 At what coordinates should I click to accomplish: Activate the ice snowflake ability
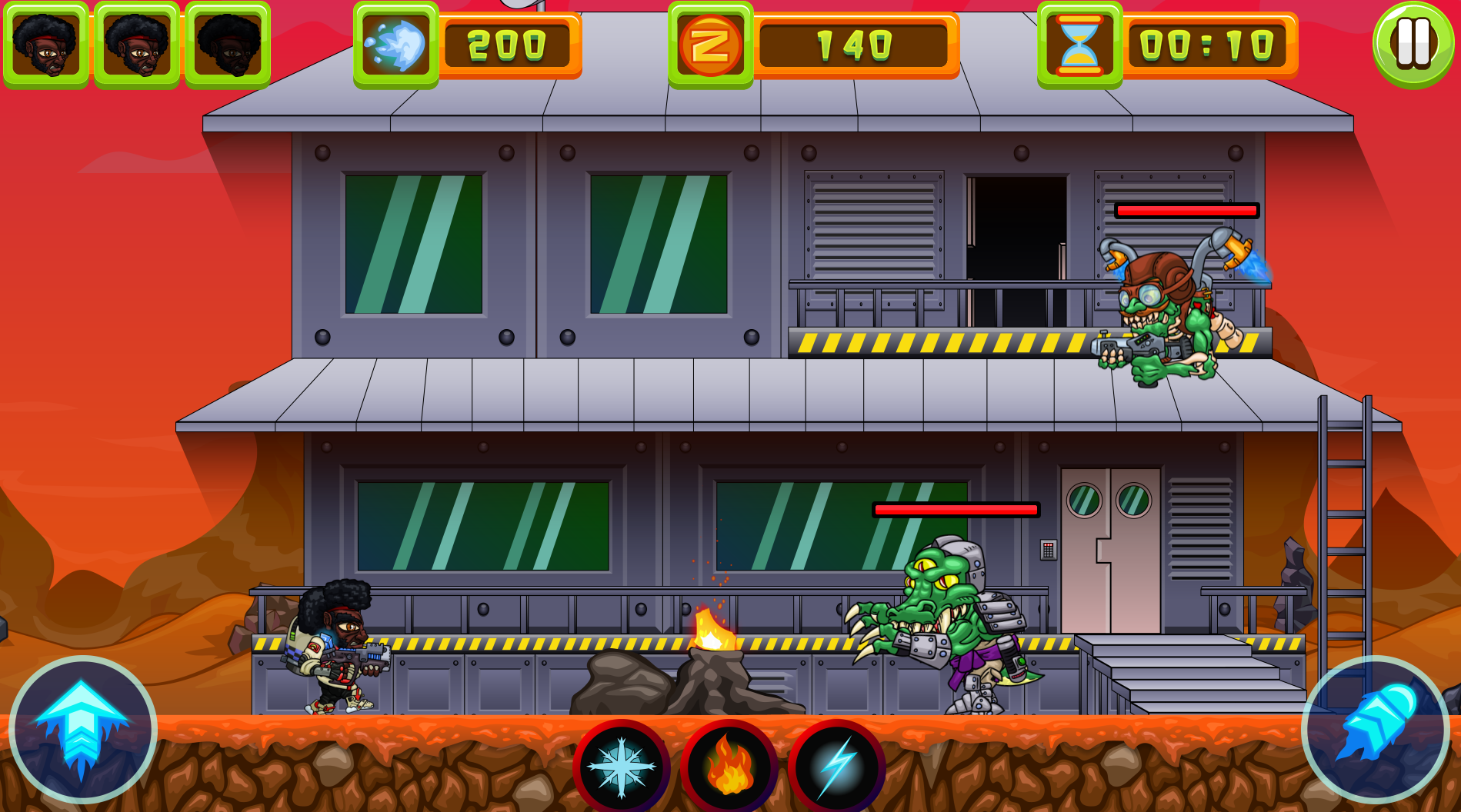tap(622, 767)
